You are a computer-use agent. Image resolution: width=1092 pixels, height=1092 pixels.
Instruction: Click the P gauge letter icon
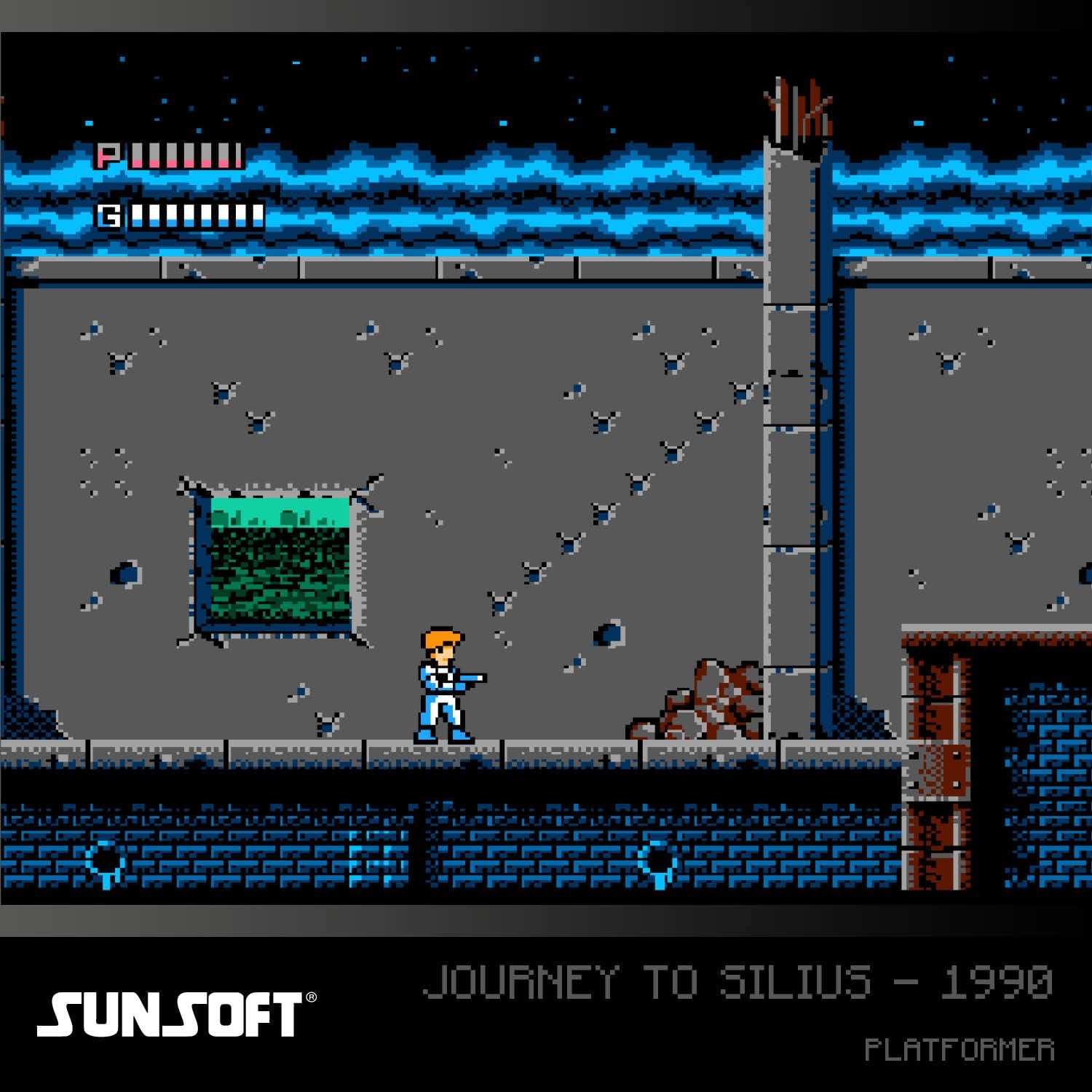[x=108, y=154]
